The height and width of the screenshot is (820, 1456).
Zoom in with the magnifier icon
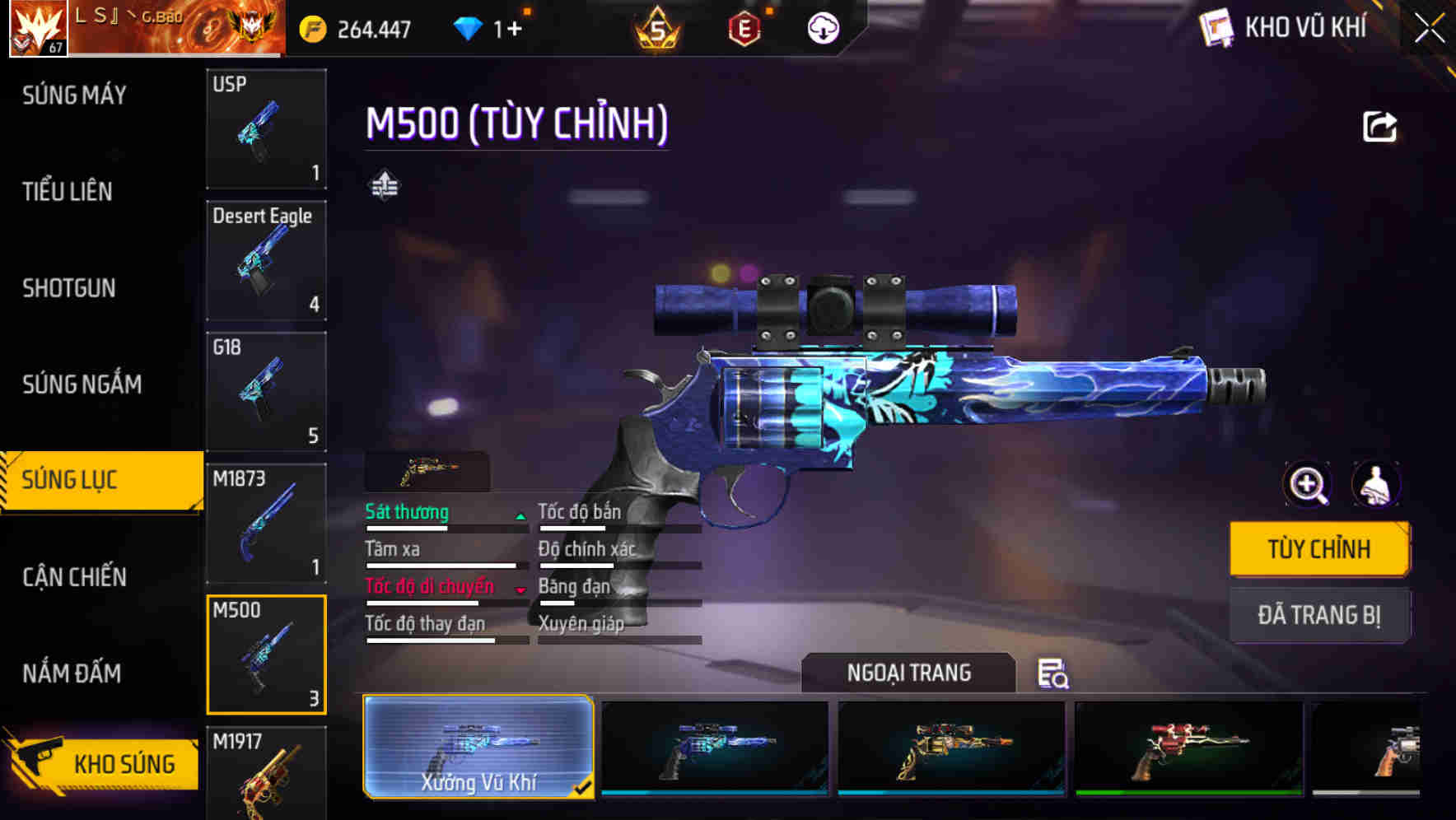(1306, 485)
